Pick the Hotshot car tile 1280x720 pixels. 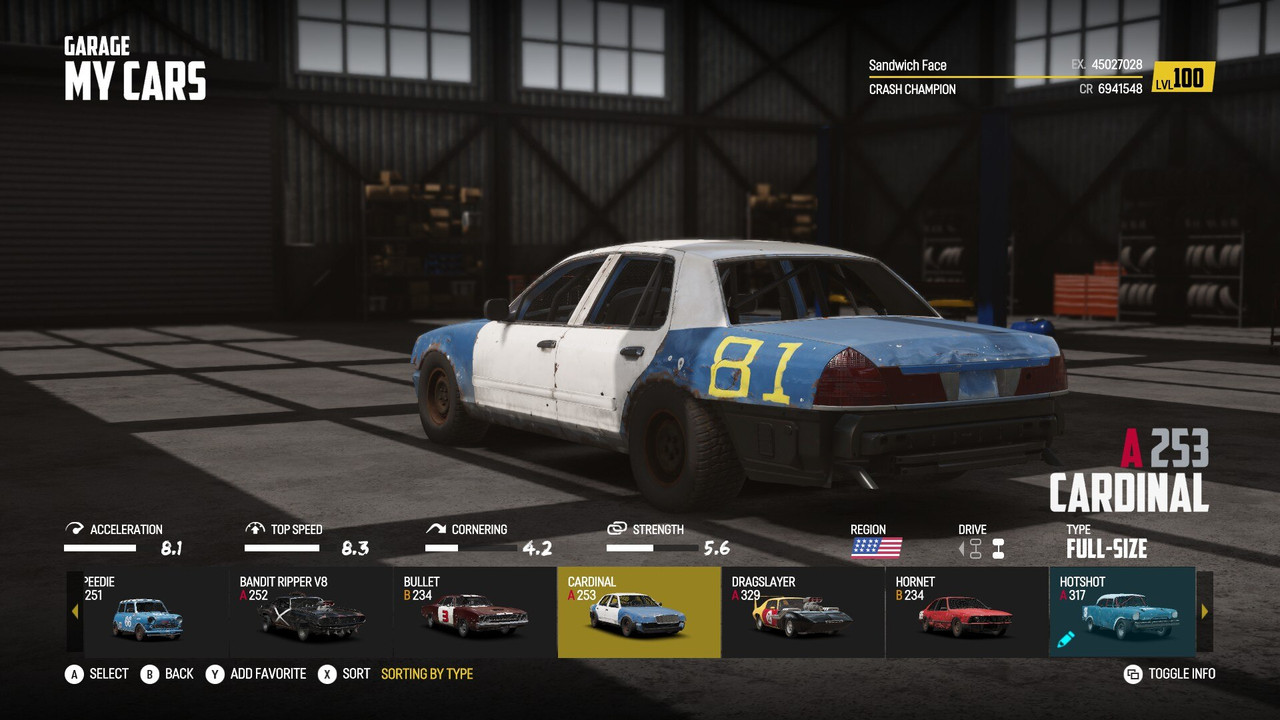click(x=1121, y=614)
